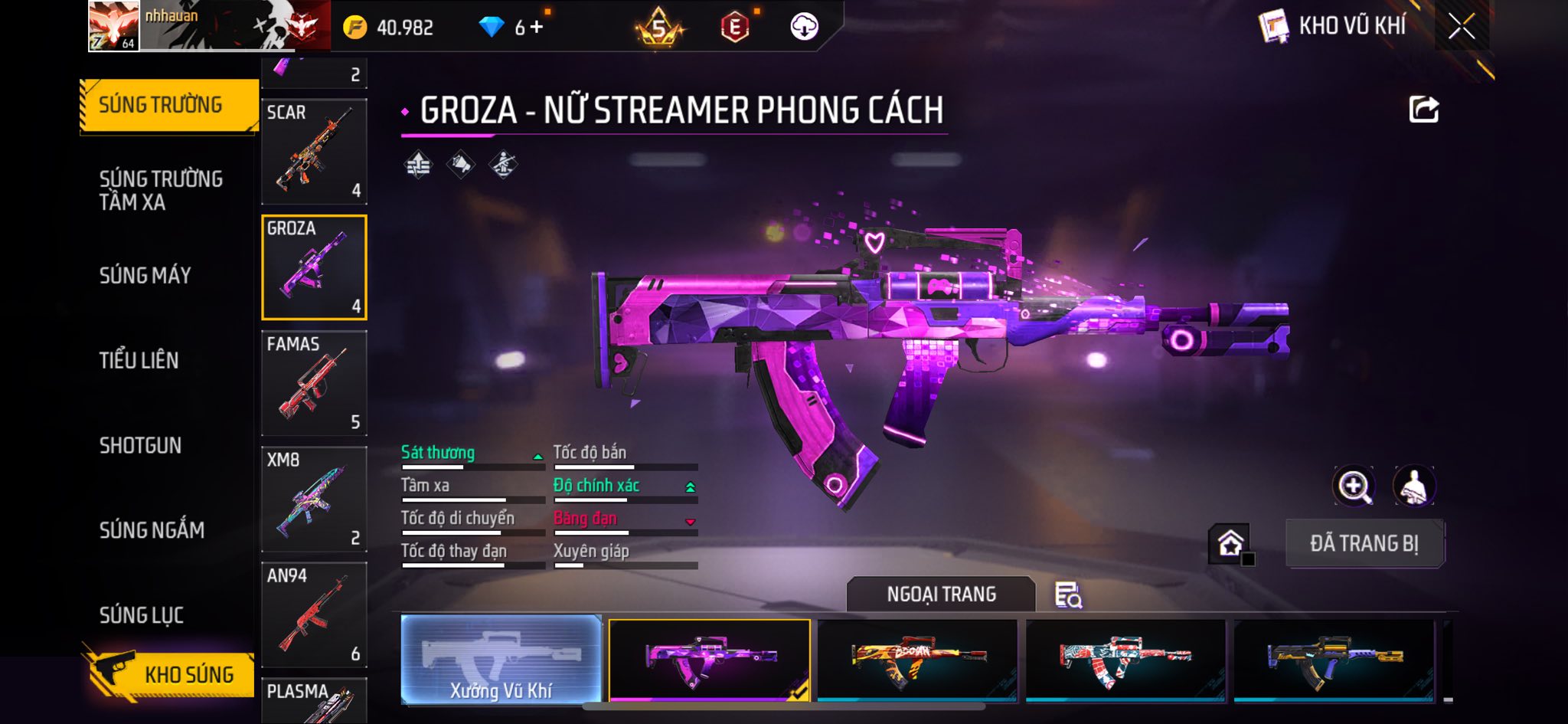This screenshot has width=1568, height=724.
Task: Add diamonds with the plus button
Action: 537,28
